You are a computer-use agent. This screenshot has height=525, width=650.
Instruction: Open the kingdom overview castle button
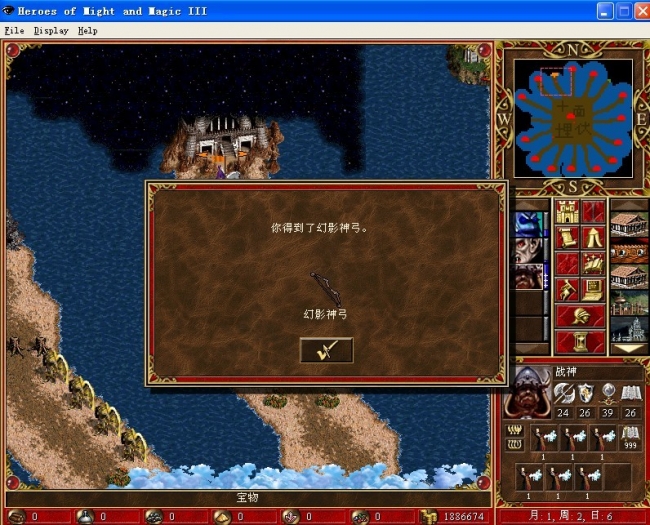click(x=568, y=212)
